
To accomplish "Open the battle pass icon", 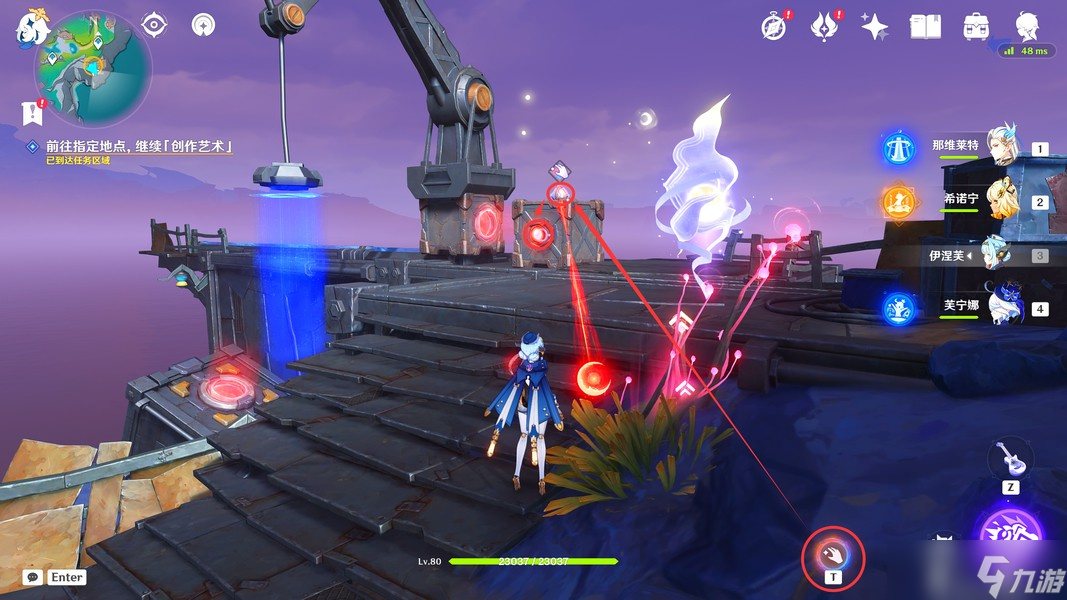I will (x=824, y=27).
